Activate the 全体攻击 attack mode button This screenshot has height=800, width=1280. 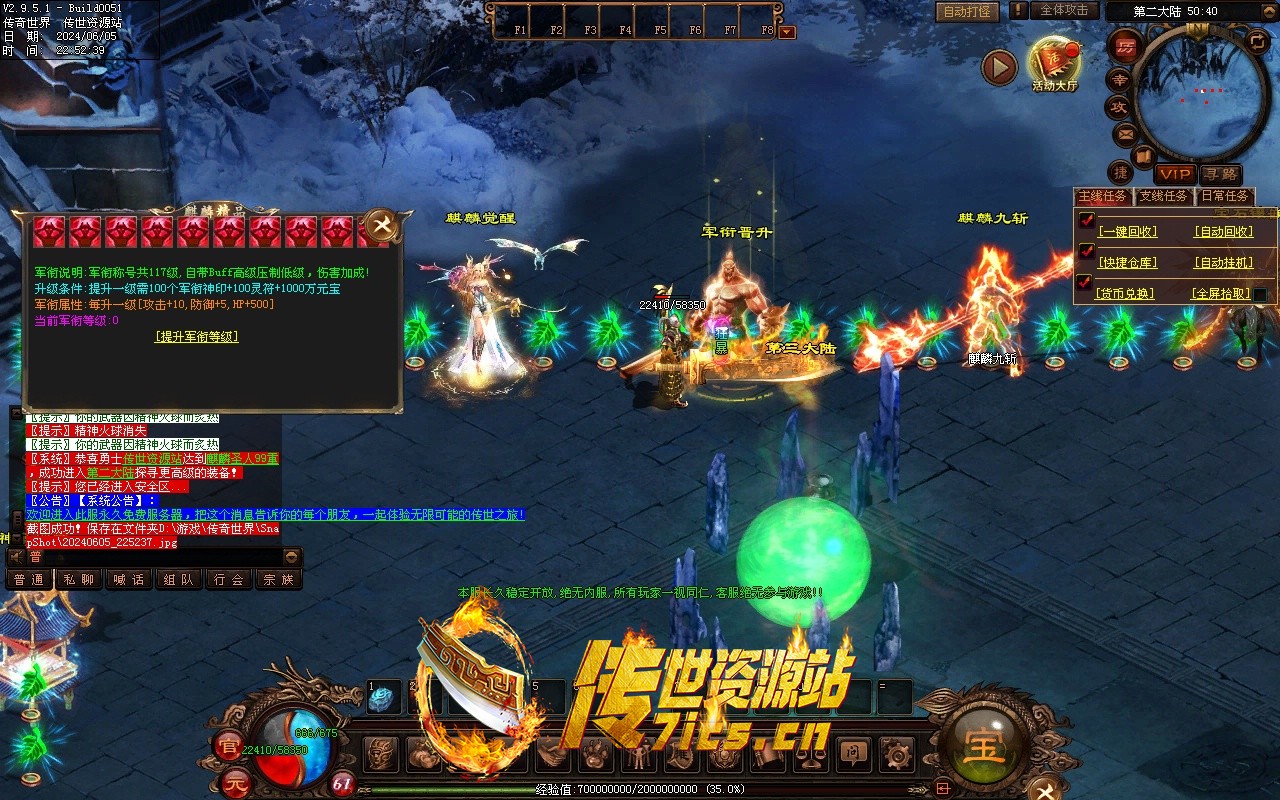pyautogui.click(x=1064, y=10)
